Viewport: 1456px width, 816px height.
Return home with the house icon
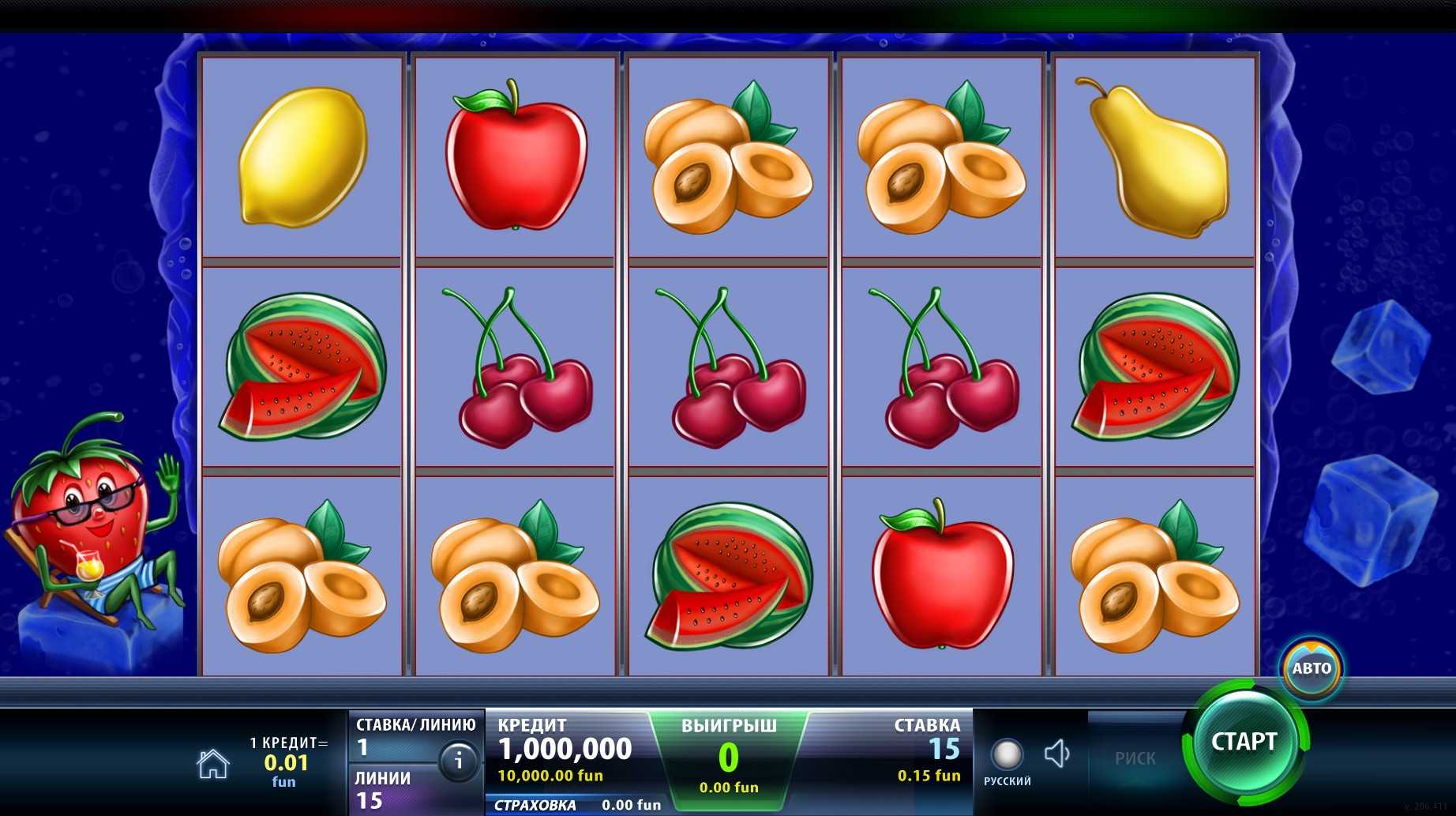click(x=213, y=764)
